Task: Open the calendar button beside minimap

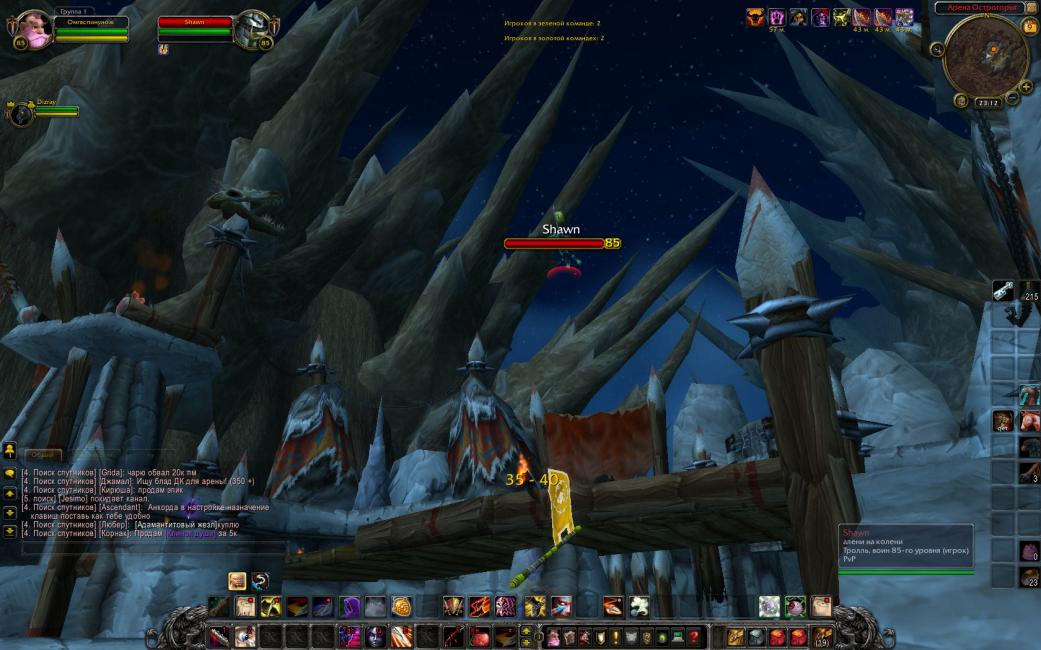Action: pyautogui.click(x=1030, y=26)
